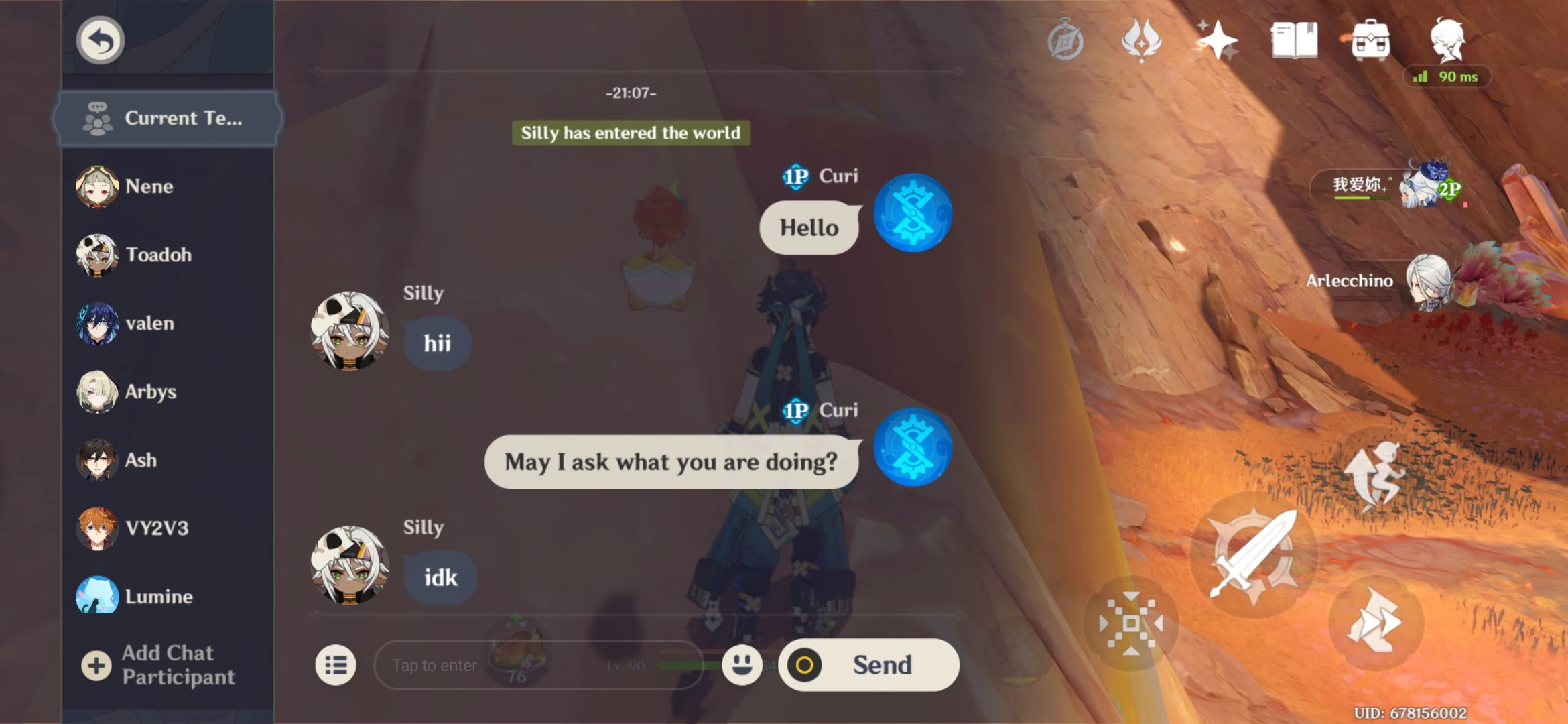This screenshot has width=1568, height=724.
Task: Toggle the emoji sticker picker
Action: 742,664
